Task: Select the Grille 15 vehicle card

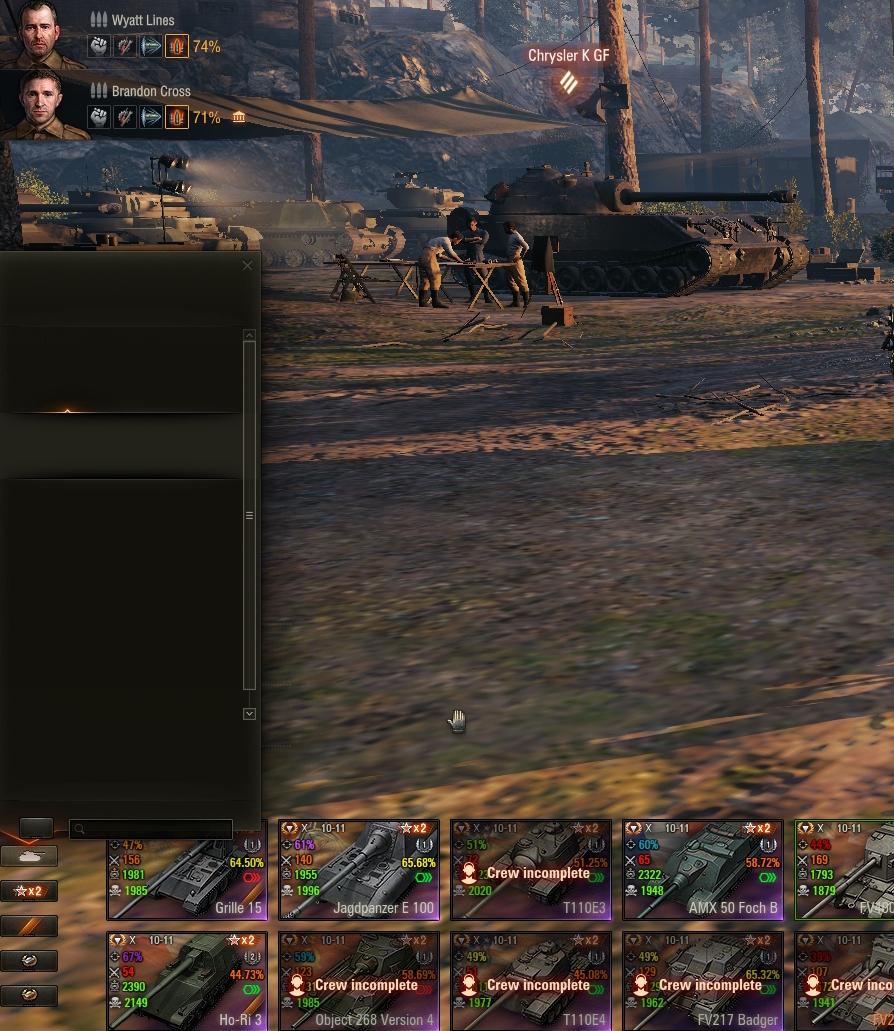Action: [186, 870]
